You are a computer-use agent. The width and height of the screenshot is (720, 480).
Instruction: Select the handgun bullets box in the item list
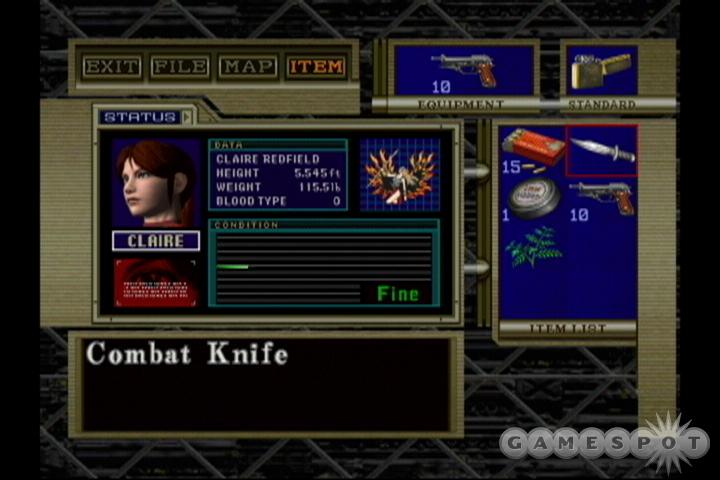coord(533,150)
